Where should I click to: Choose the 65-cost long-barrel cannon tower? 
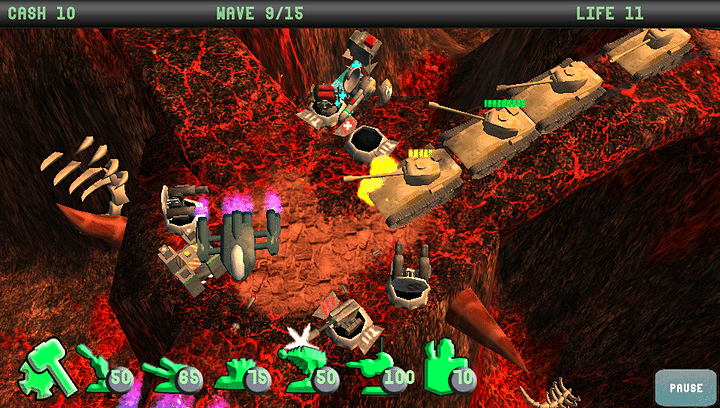click(x=166, y=372)
